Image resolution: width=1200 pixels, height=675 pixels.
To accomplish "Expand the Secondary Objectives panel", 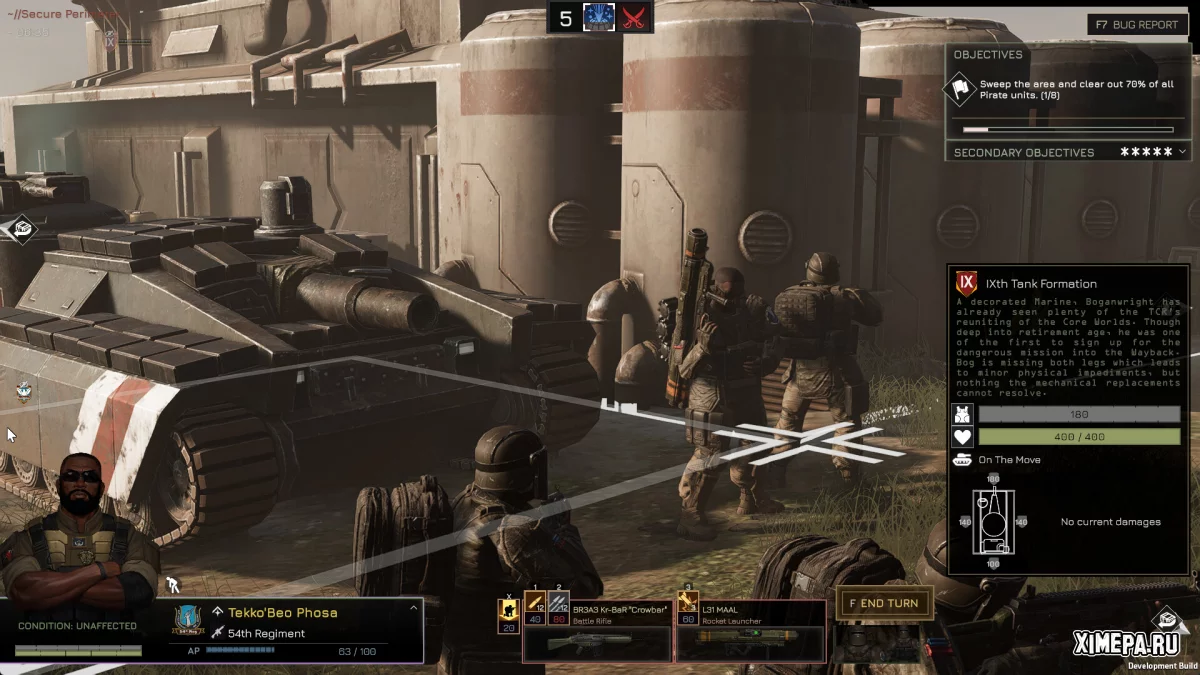I will (x=1183, y=152).
